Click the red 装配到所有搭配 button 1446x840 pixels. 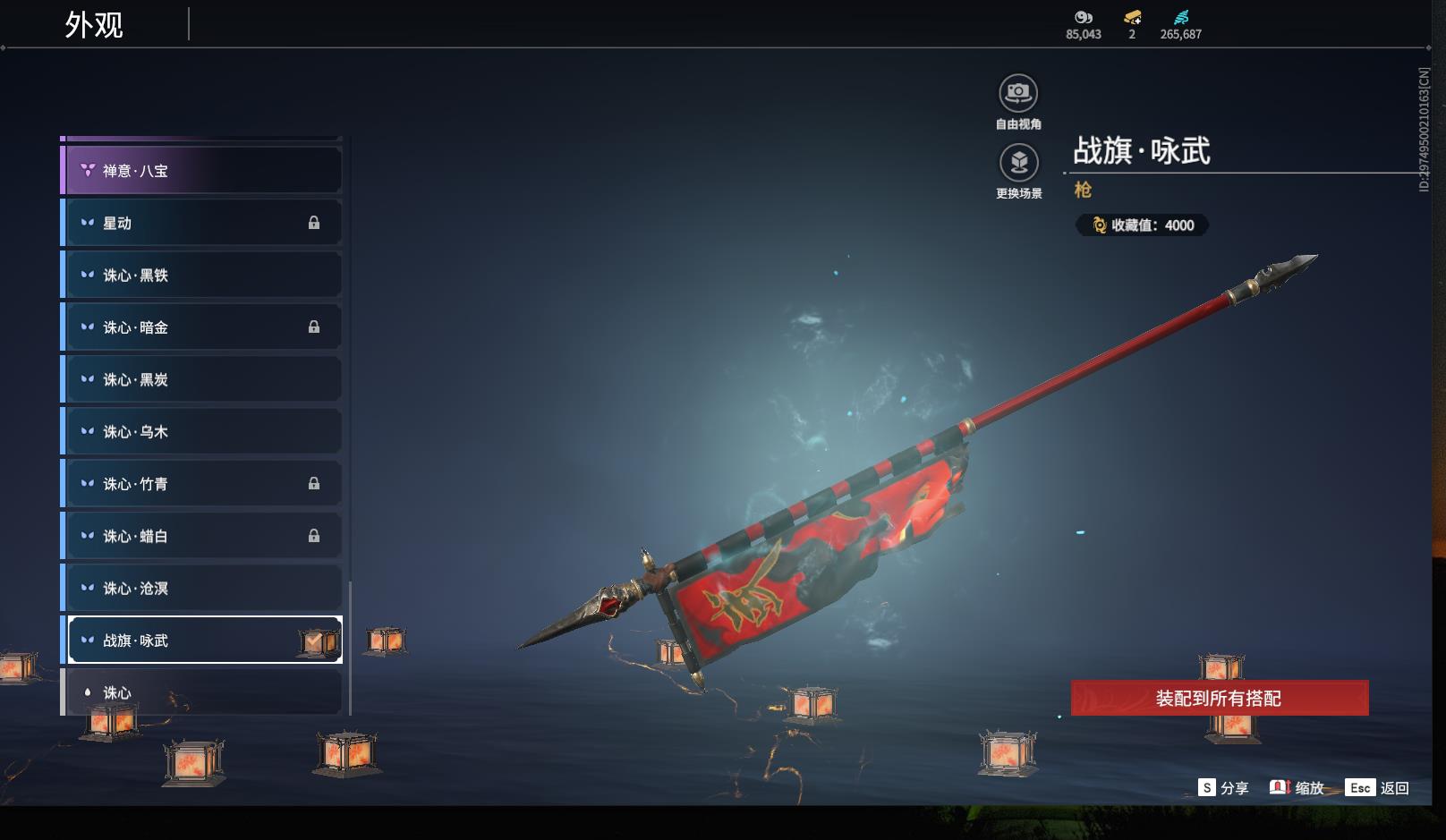(x=1219, y=698)
